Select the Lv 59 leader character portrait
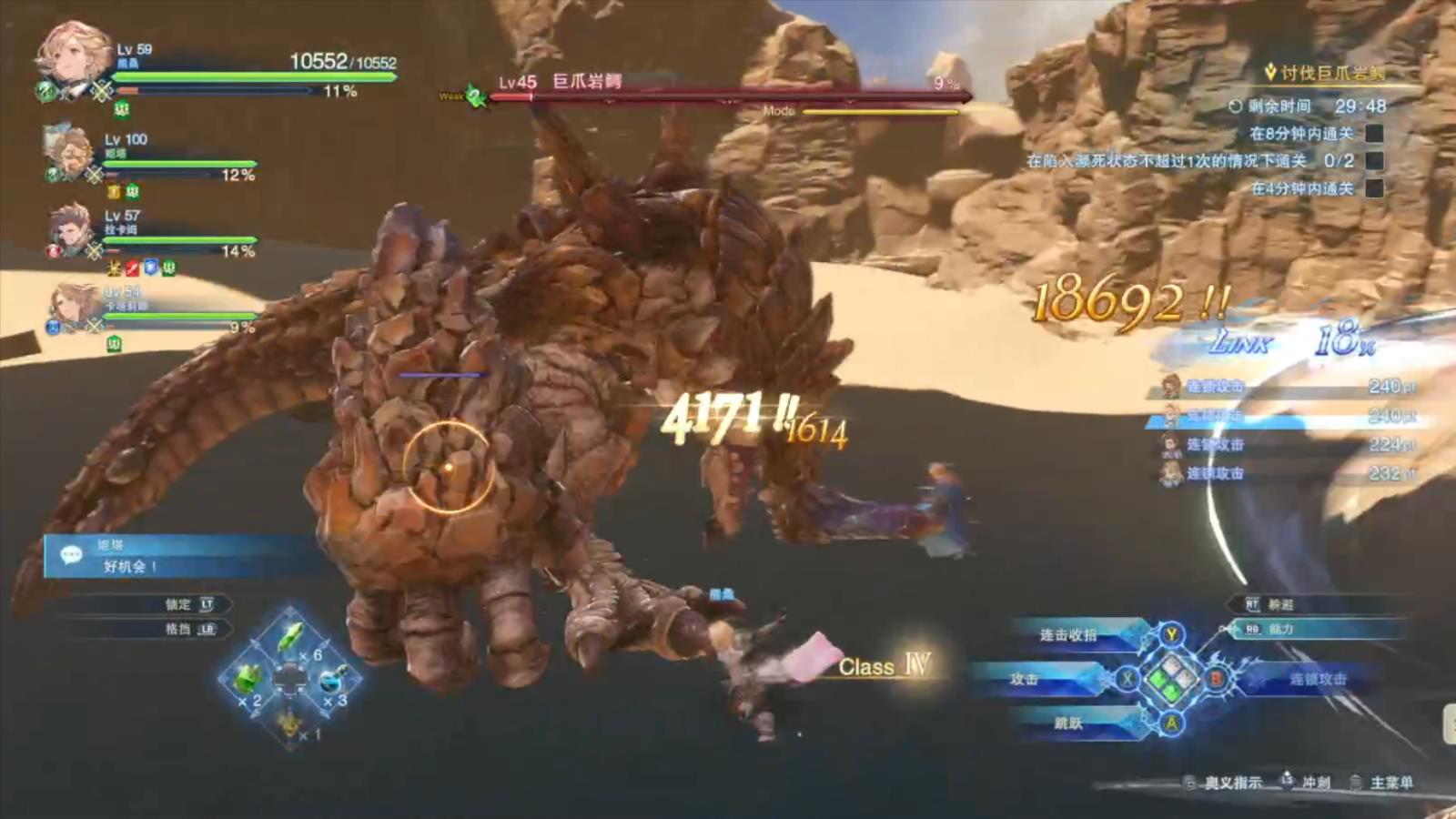Screen dimensions: 1456x819 click(x=71, y=58)
